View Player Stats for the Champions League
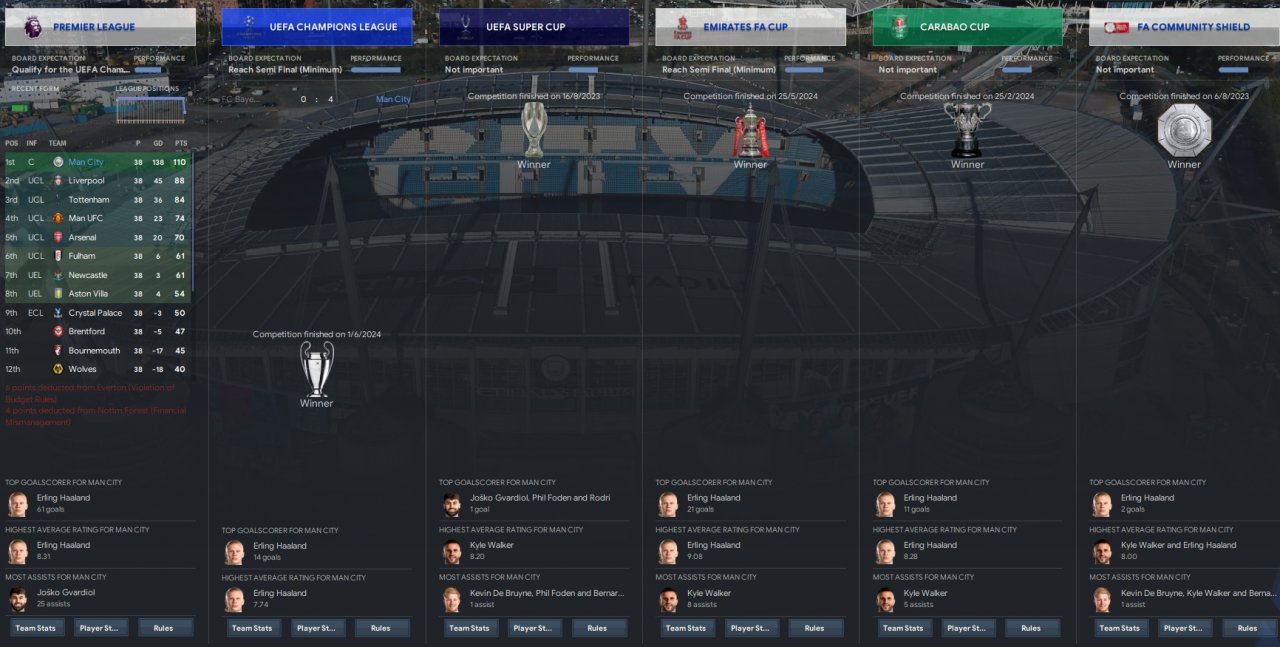 click(x=318, y=628)
